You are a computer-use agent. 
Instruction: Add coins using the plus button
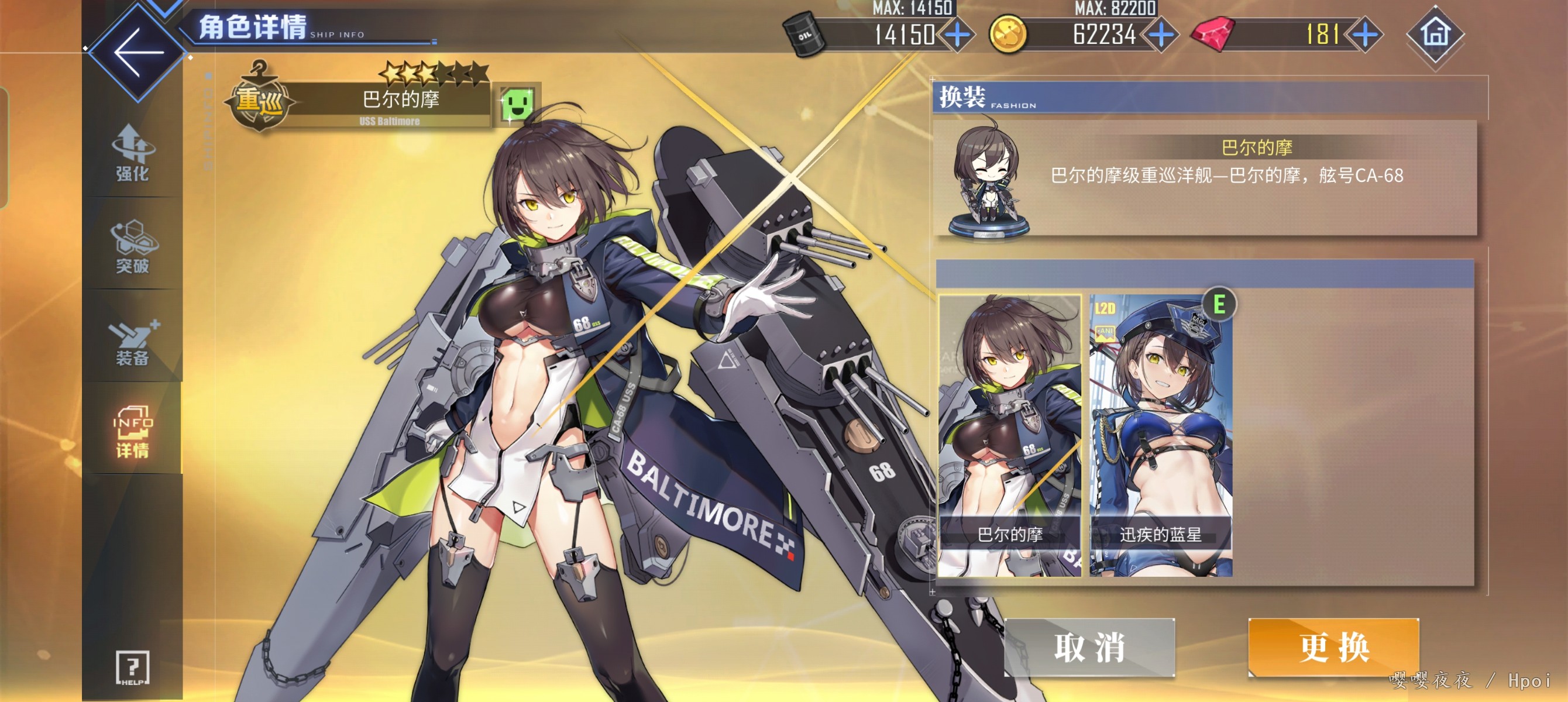pyautogui.click(x=1161, y=35)
